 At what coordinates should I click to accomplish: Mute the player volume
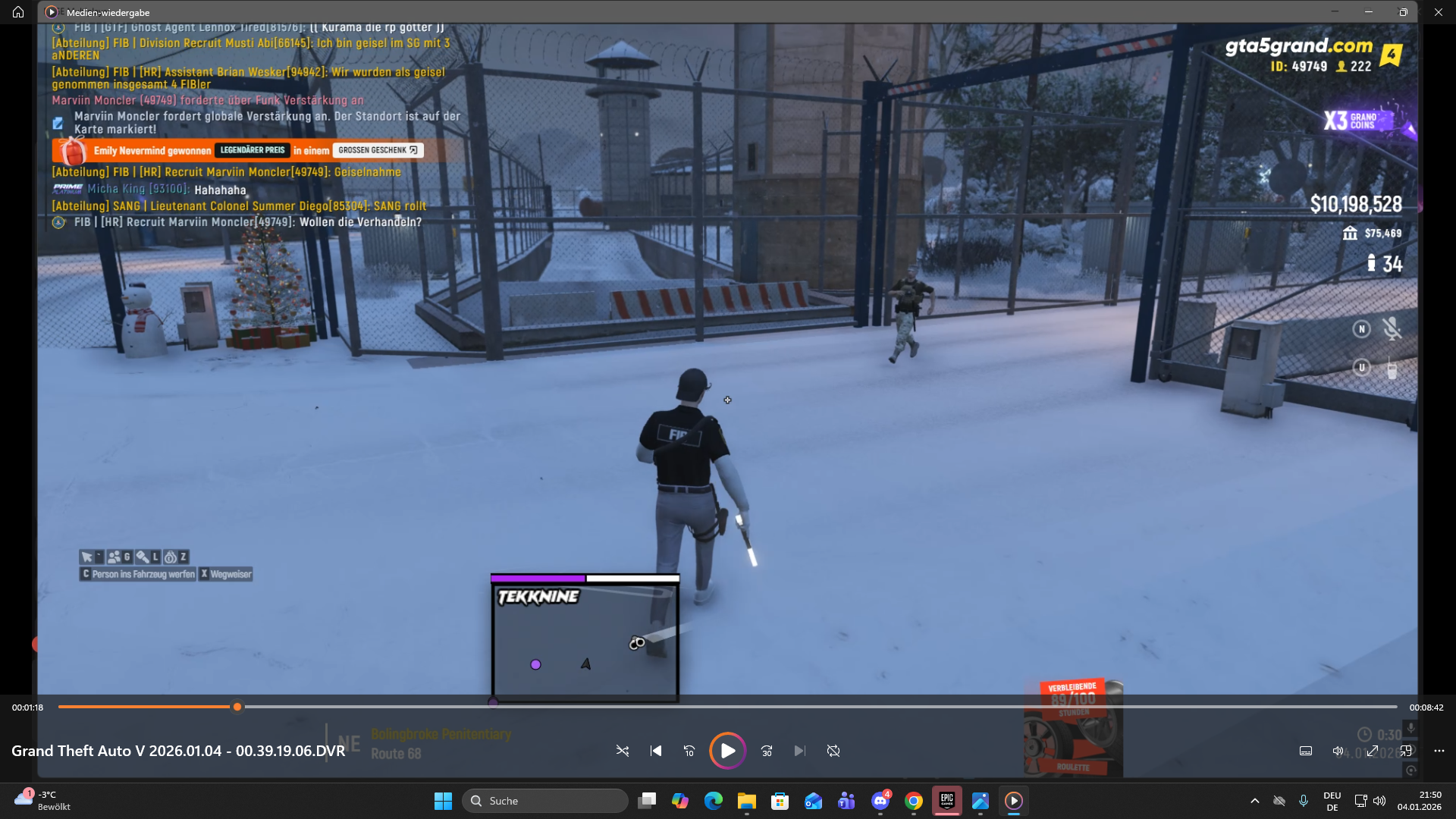click(x=1339, y=751)
